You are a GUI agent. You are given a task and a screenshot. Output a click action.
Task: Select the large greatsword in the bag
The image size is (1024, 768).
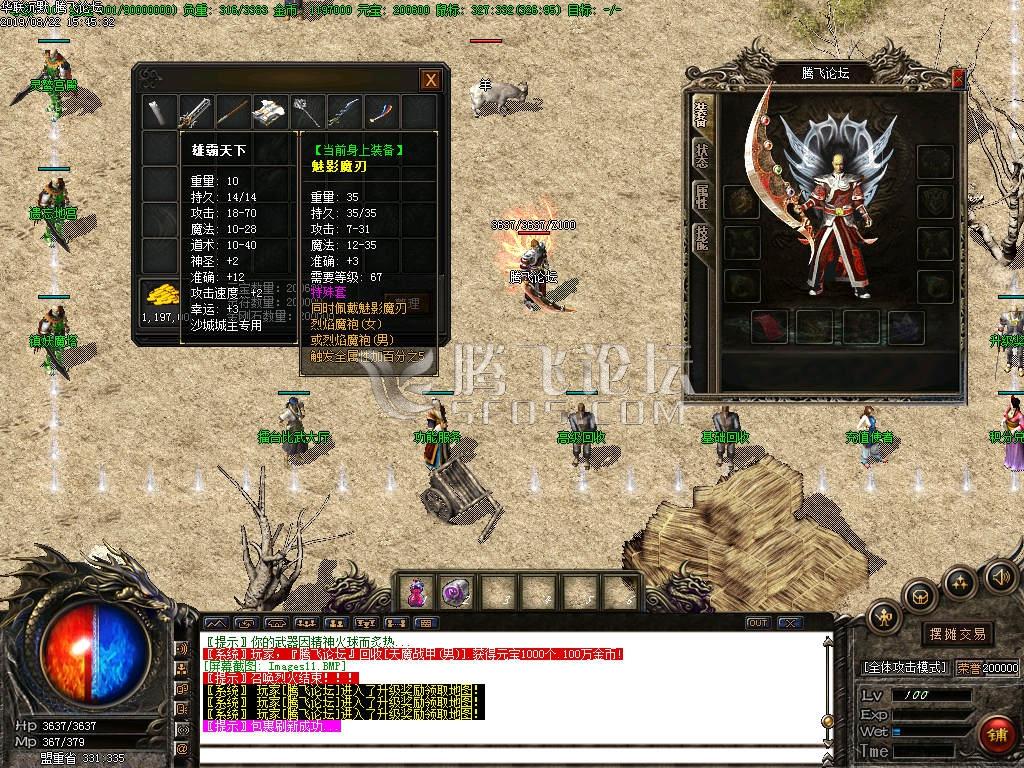tap(195, 112)
